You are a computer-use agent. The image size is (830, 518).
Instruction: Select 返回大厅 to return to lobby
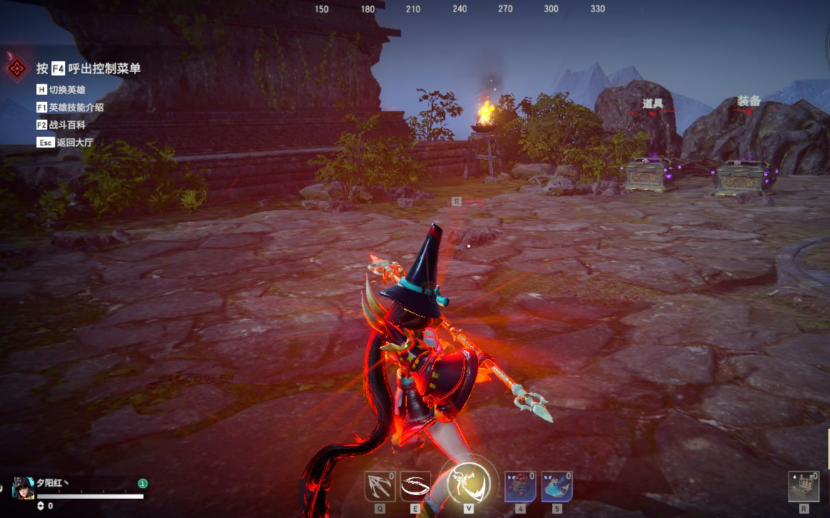click(x=66, y=143)
